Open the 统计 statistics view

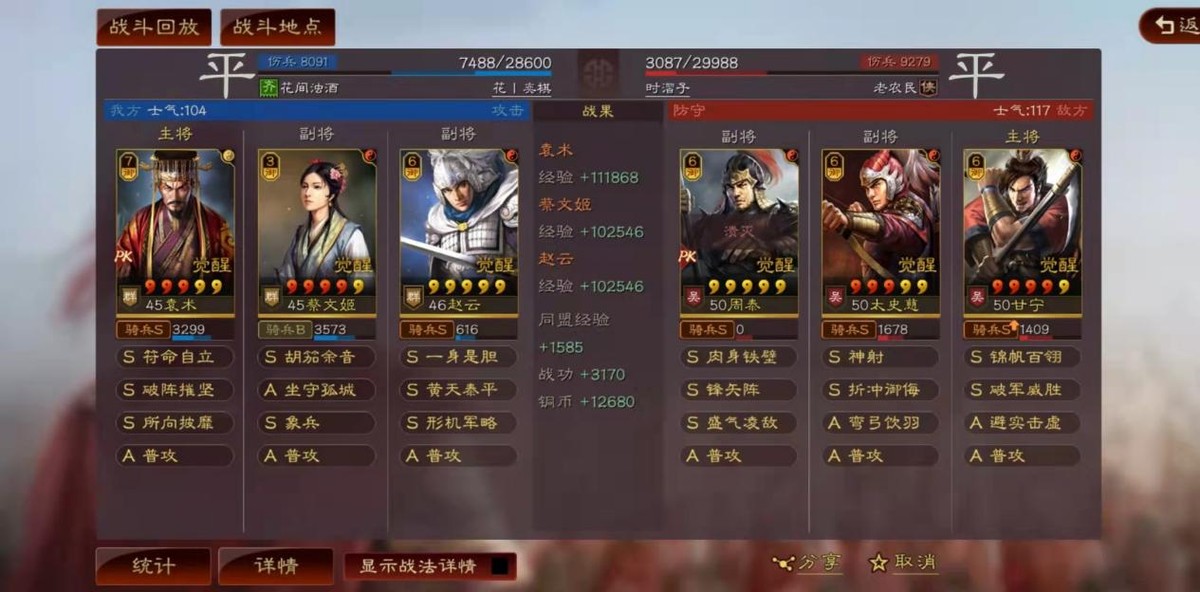point(153,566)
